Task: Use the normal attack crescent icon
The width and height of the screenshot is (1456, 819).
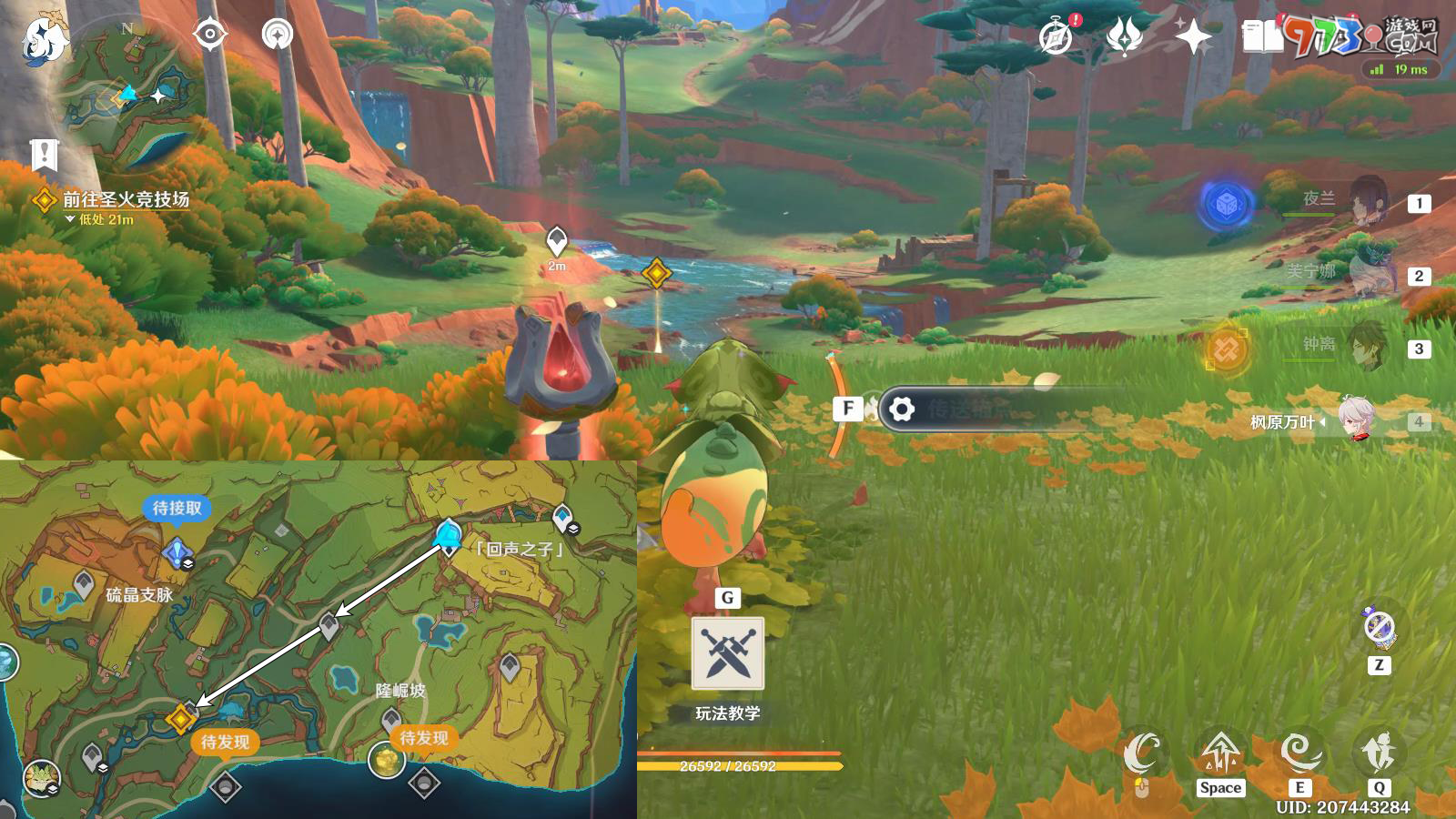Action: tap(1141, 753)
